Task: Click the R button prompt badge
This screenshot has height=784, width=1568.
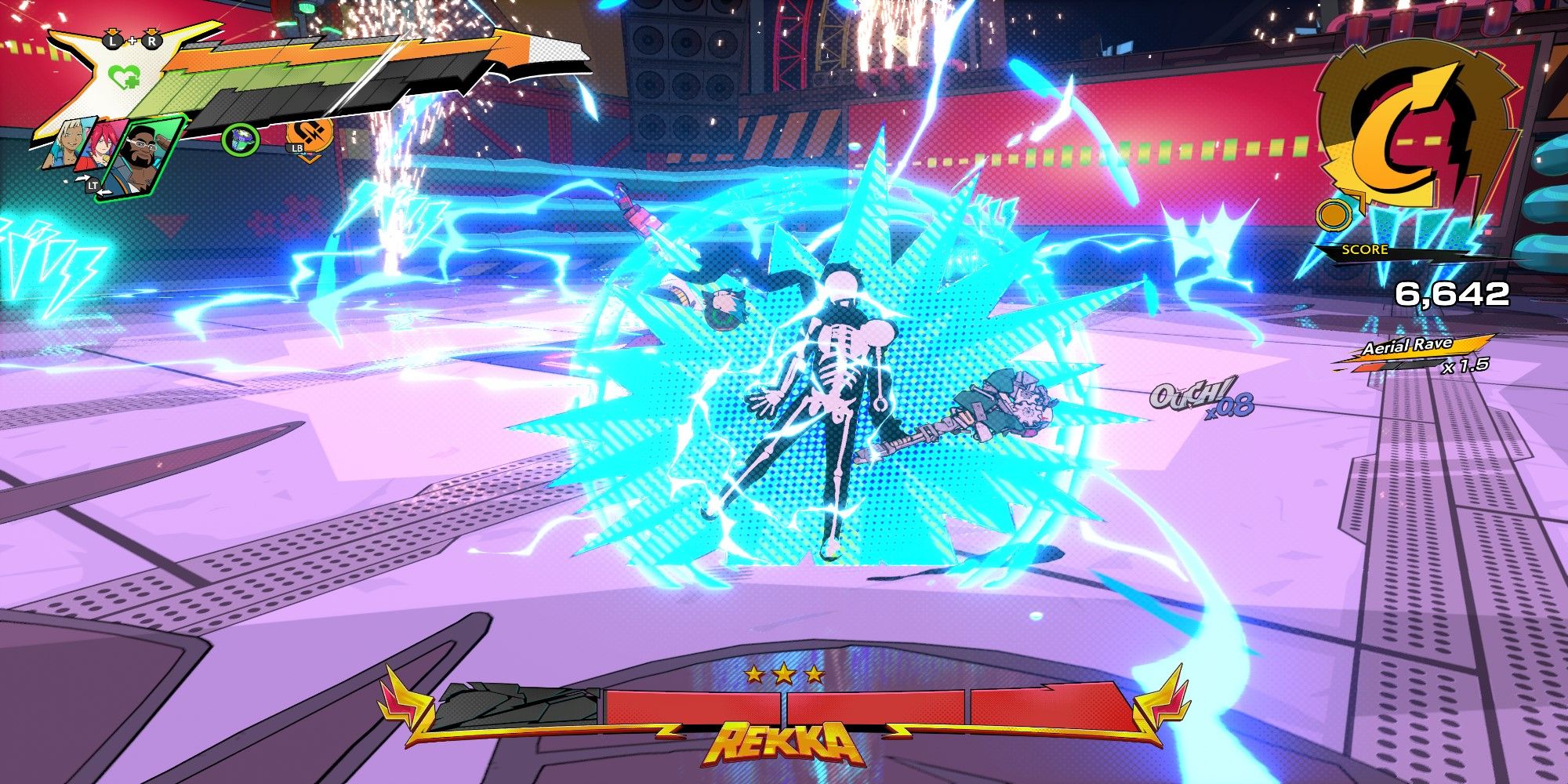Action: 152,42
